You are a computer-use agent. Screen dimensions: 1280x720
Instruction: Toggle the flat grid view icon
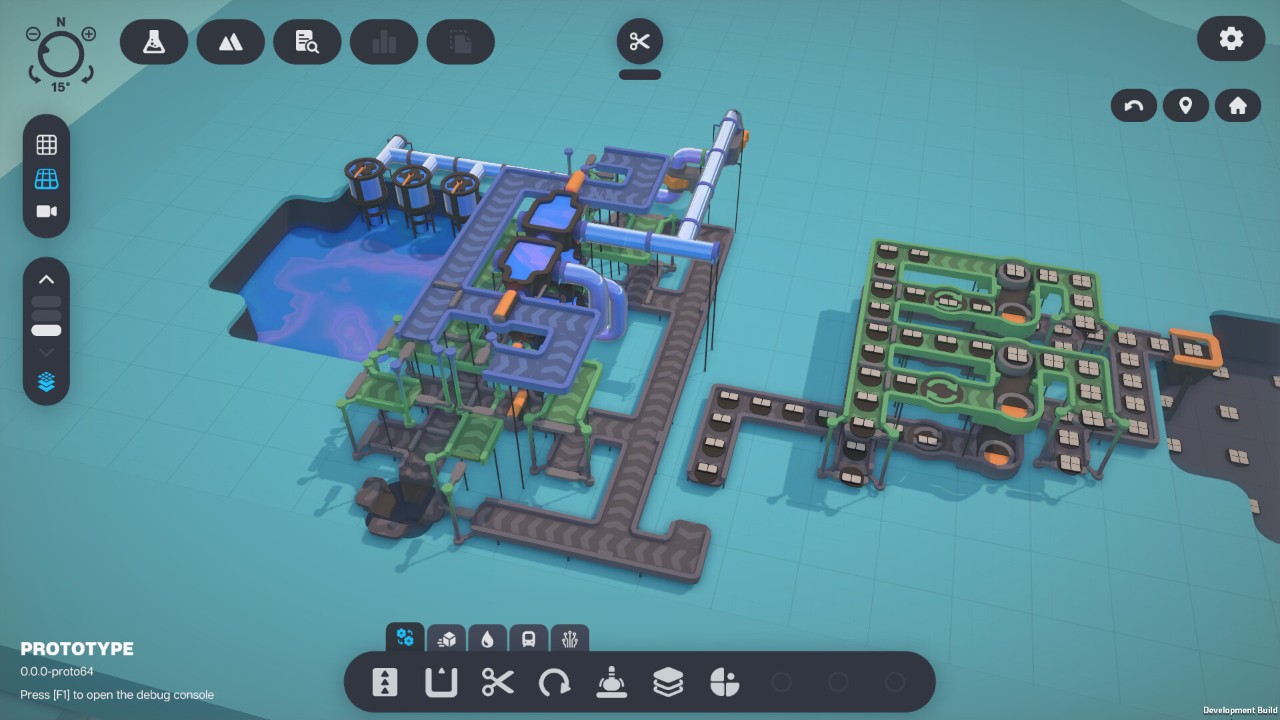46,145
